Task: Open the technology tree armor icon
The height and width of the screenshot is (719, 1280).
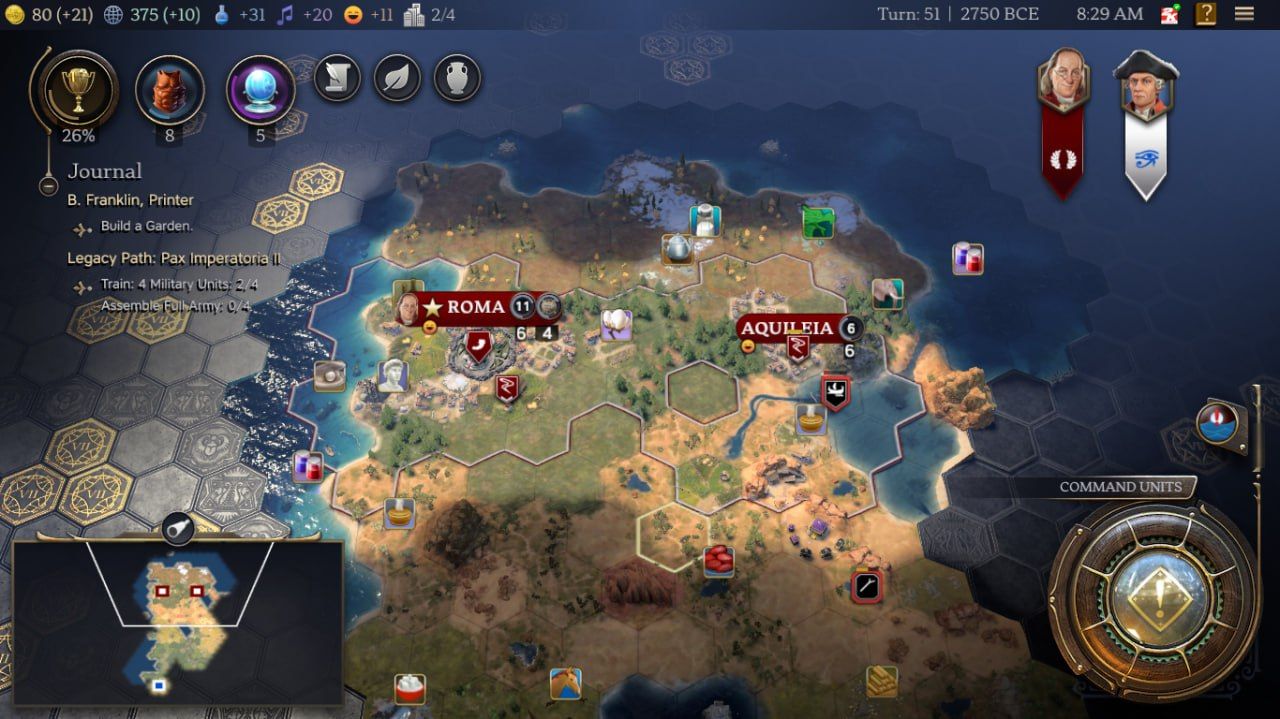Action: click(x=169, y=90)
